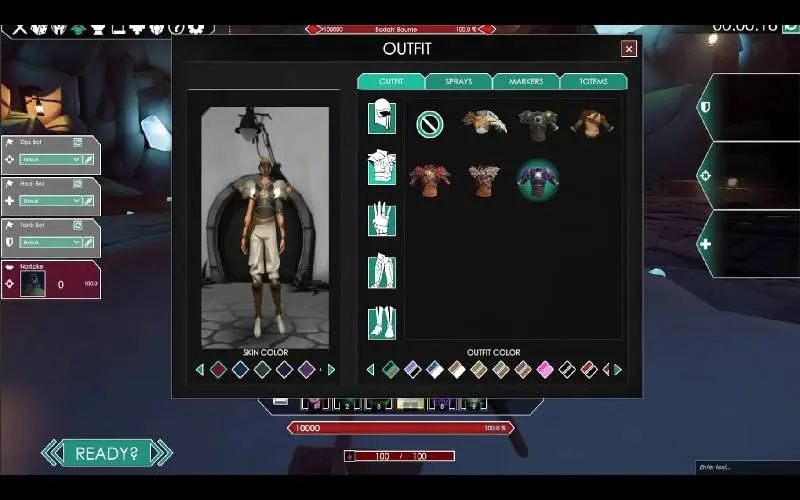
Task: Click the READY? button
Action: point(106,453)
